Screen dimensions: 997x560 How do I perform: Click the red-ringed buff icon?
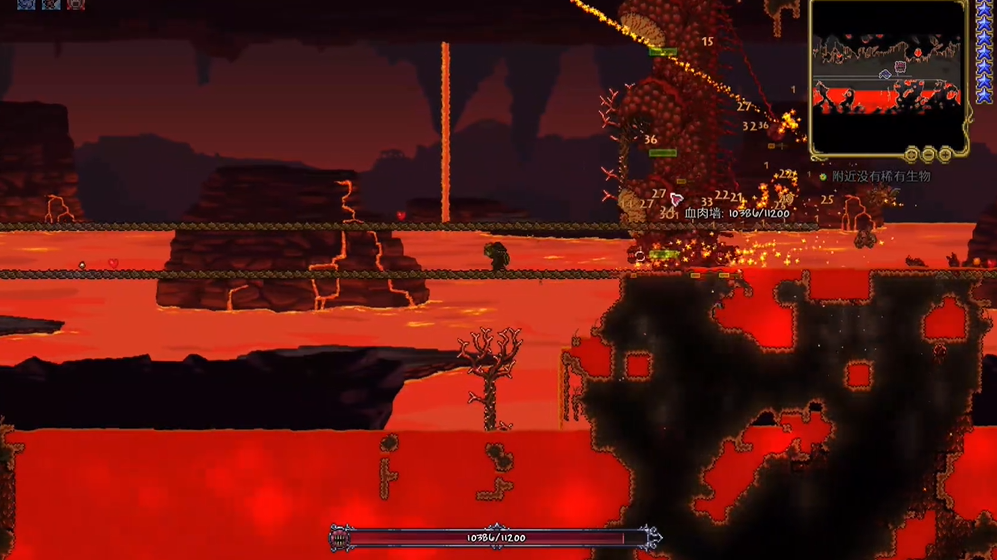pos(76,4)
